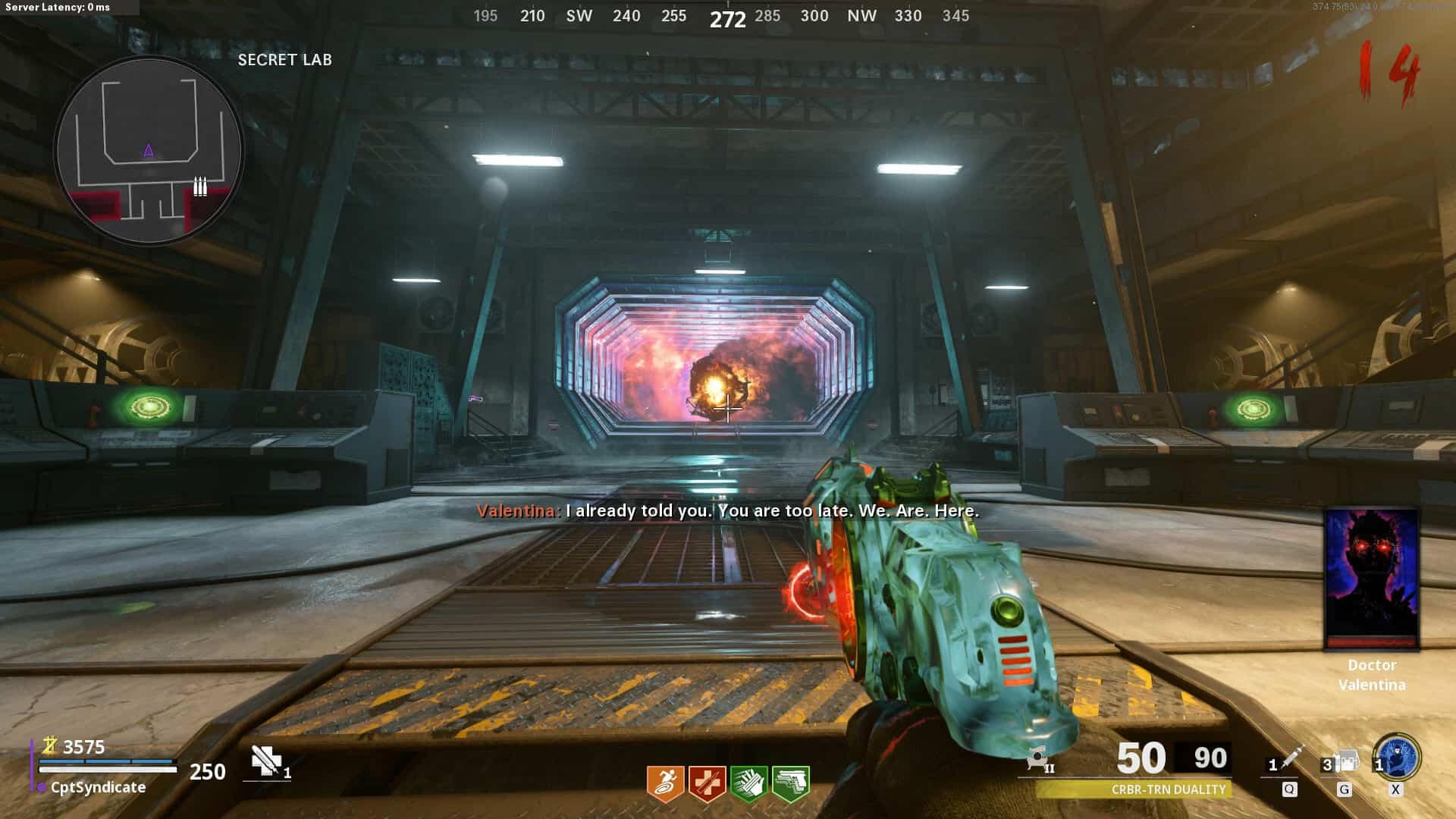Click the circular minimap
The height and width of the screenshot is (819, 1456).
149,150
